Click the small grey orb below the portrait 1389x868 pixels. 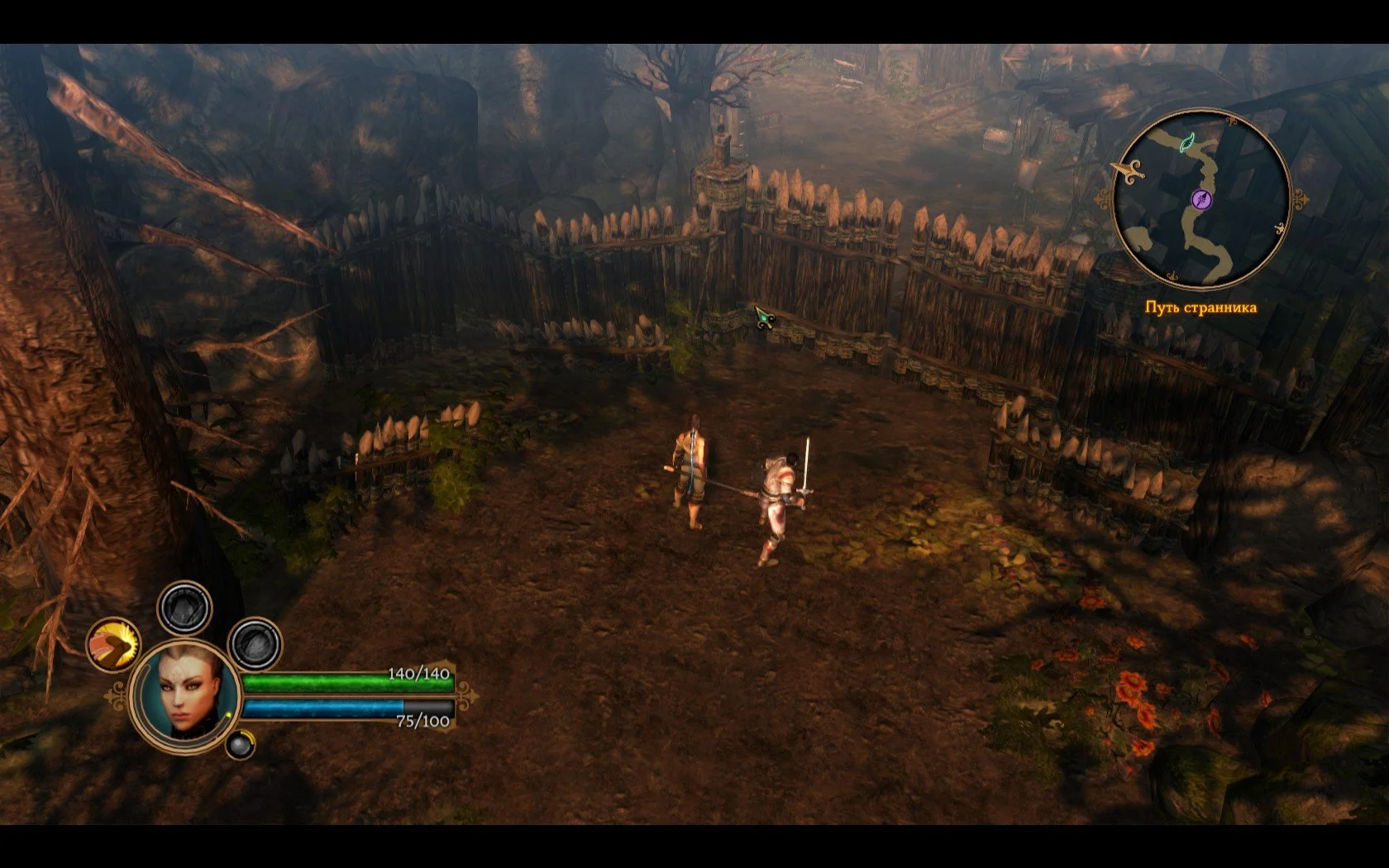coord(241,745)
